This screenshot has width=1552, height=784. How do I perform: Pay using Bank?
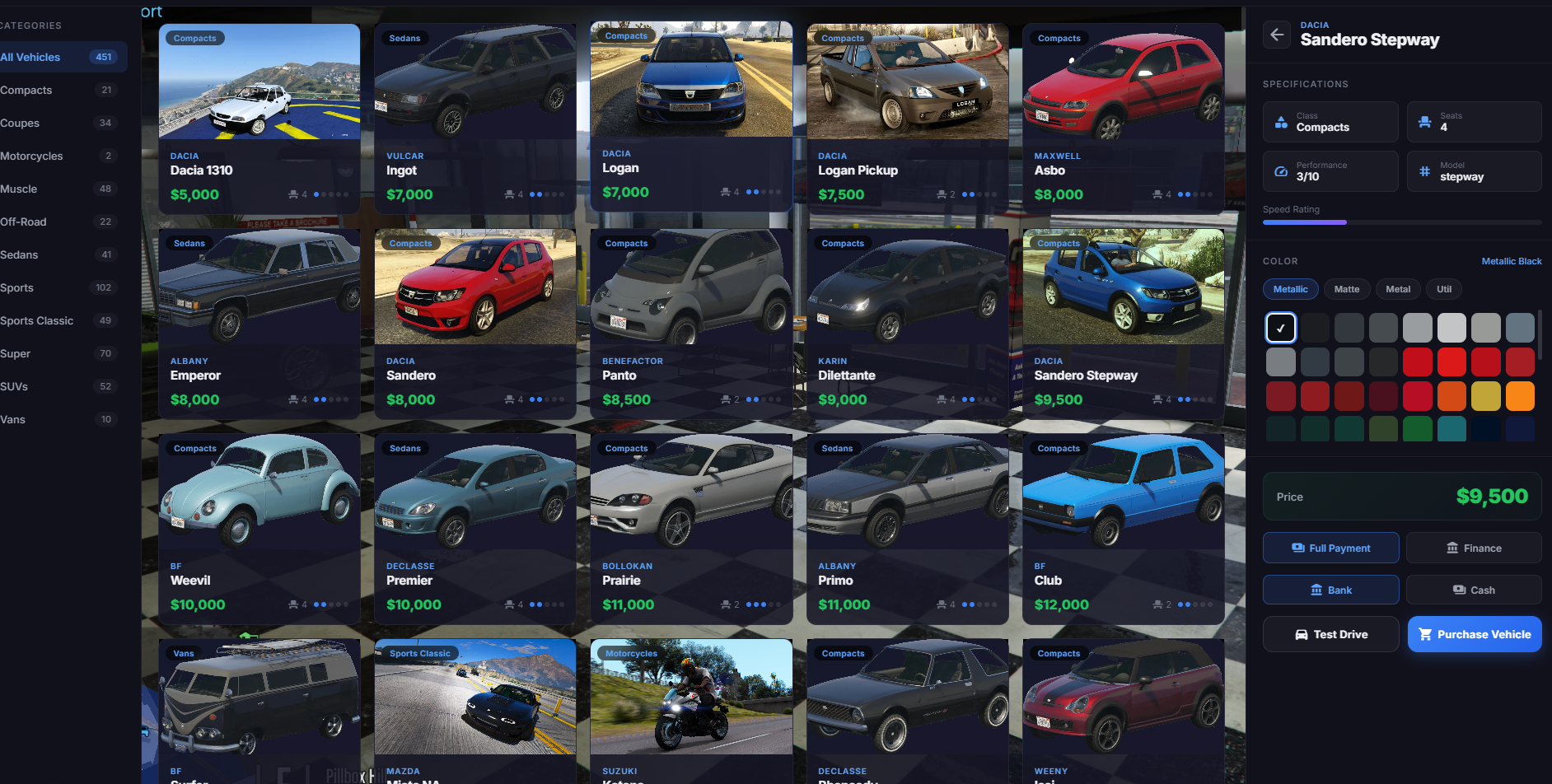pos(1330,590)
